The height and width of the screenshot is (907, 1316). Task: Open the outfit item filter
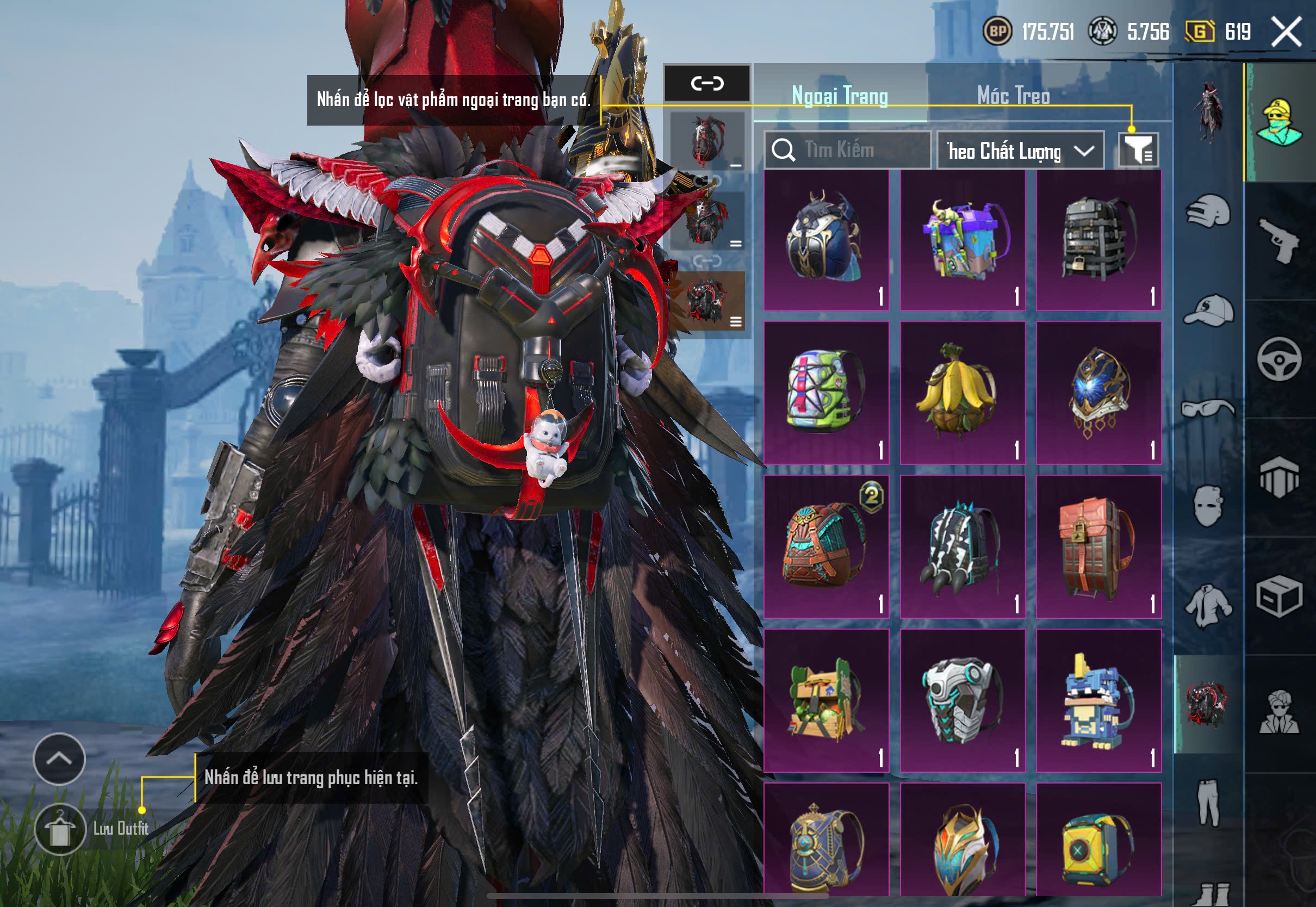(x=1138, y=150)
